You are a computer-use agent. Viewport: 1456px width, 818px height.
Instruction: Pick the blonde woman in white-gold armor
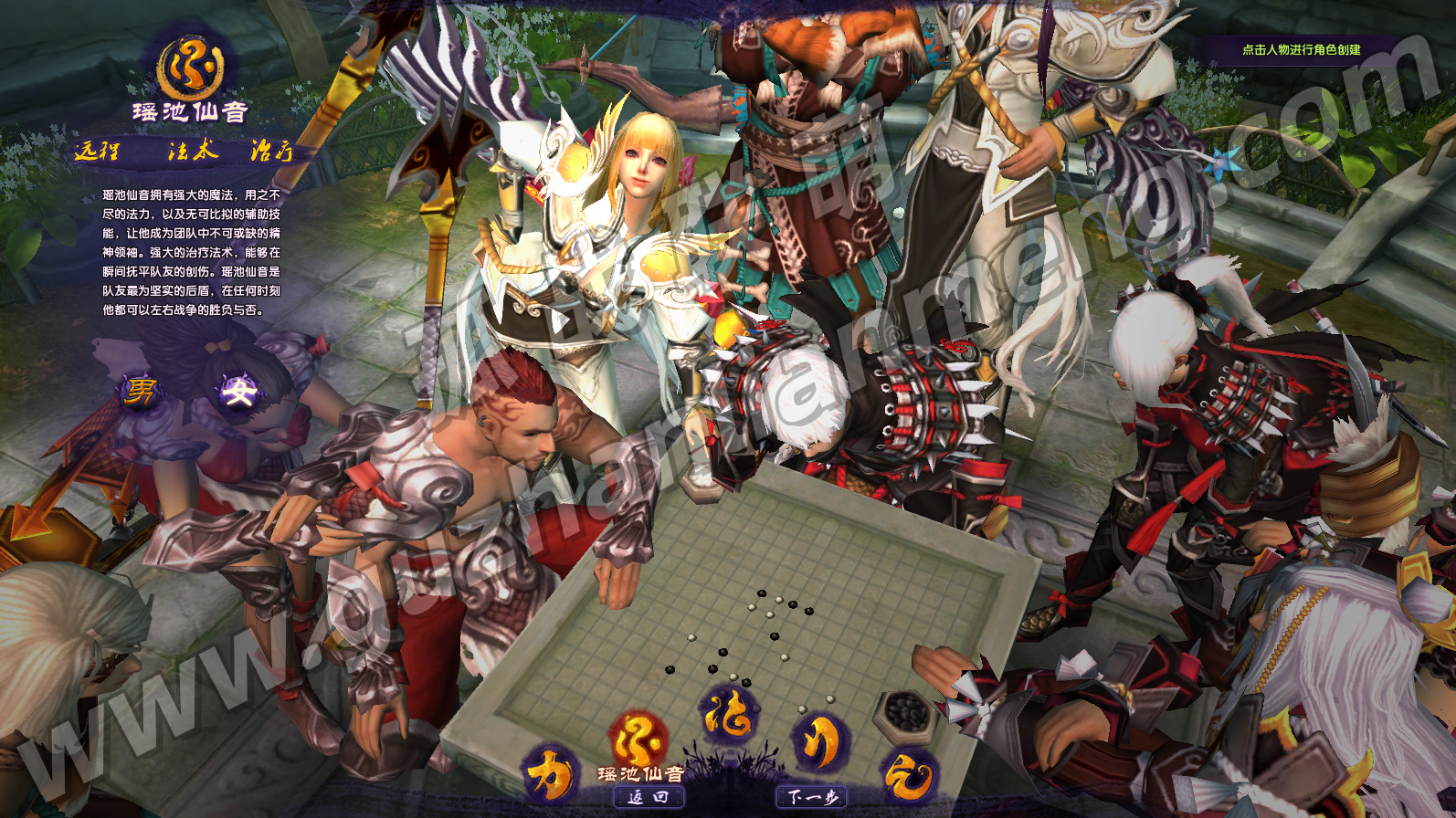tap(630, 210)
